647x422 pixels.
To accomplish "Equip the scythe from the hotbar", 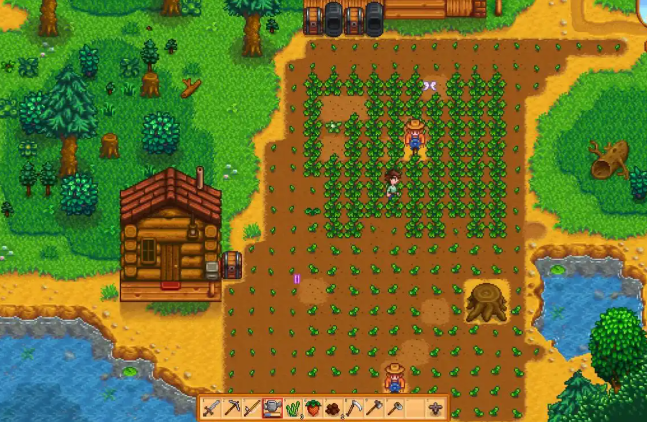I will pos(354,409).
